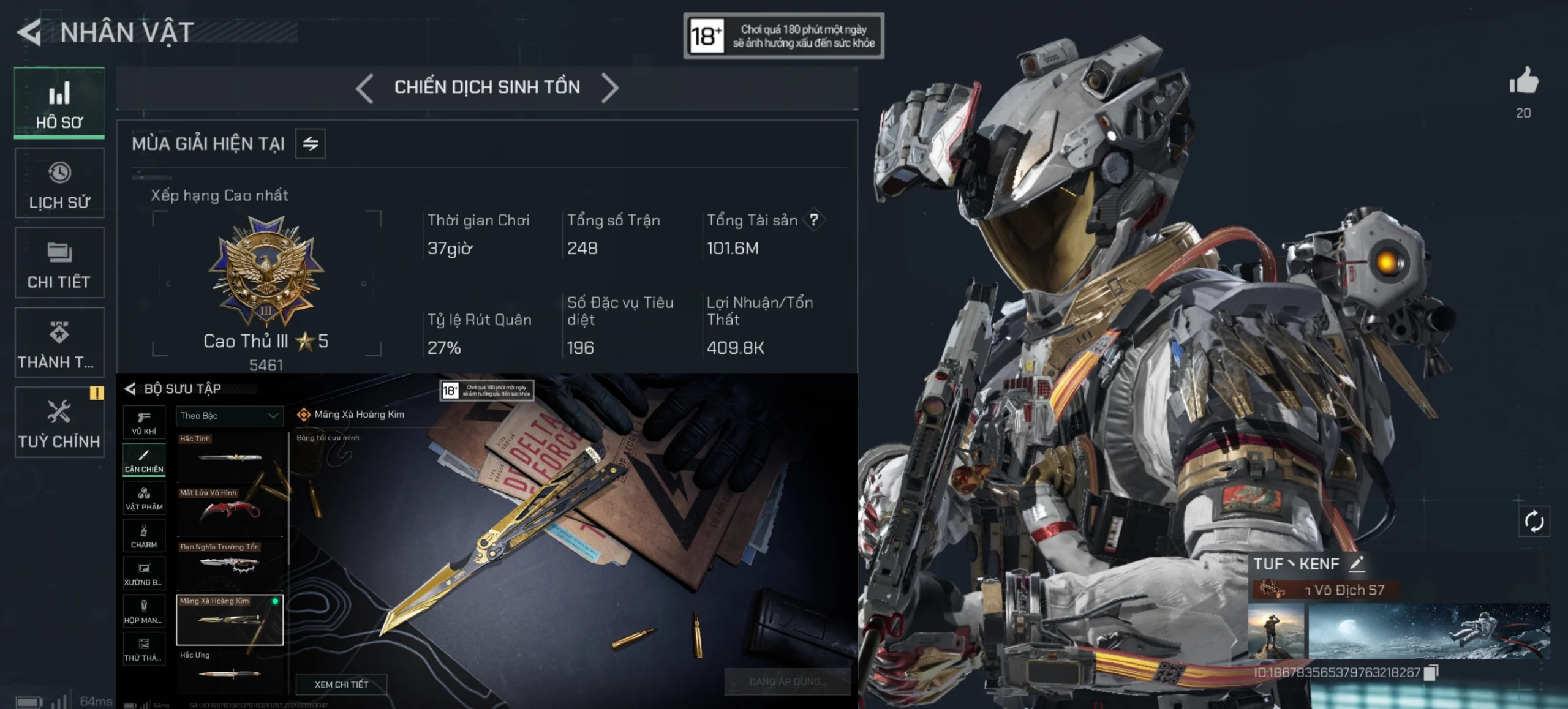Copy the player ID number
1568x709 pixels.
[1431, 673]
